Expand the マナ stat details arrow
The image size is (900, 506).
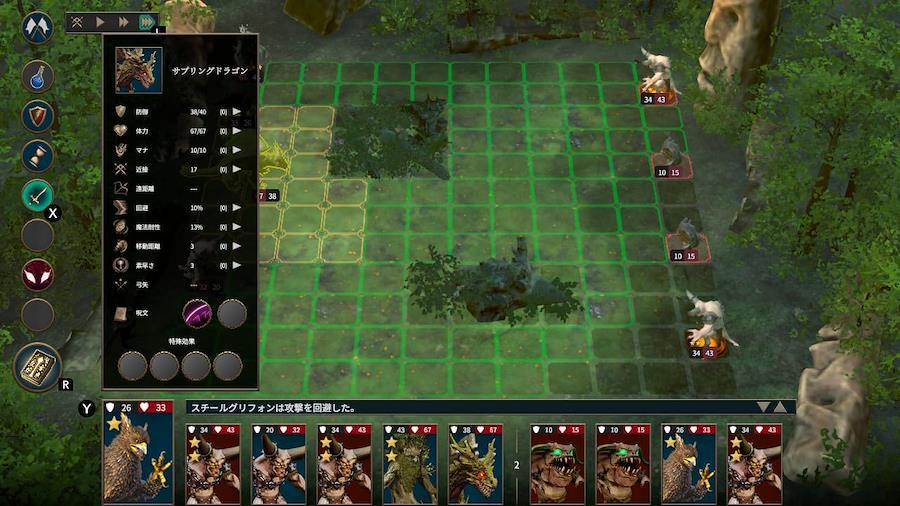237,150
